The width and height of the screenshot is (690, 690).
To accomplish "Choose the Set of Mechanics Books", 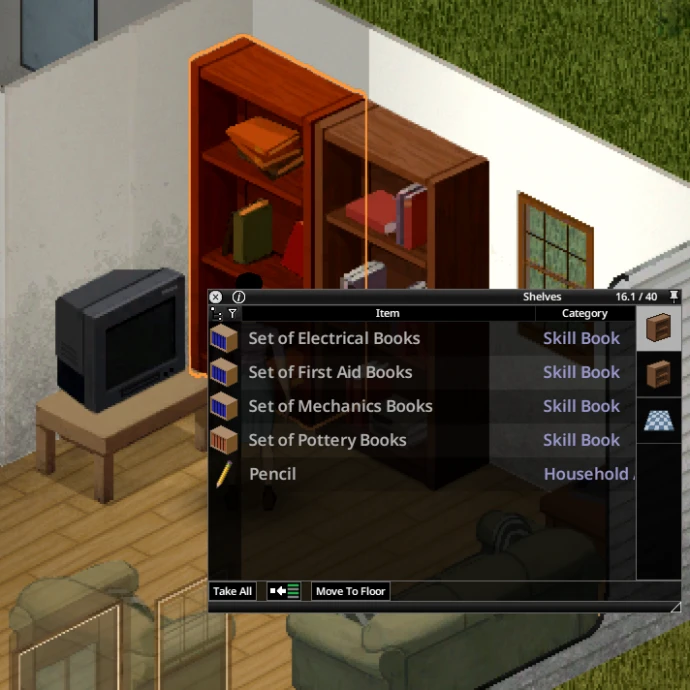I will point(340,406).
